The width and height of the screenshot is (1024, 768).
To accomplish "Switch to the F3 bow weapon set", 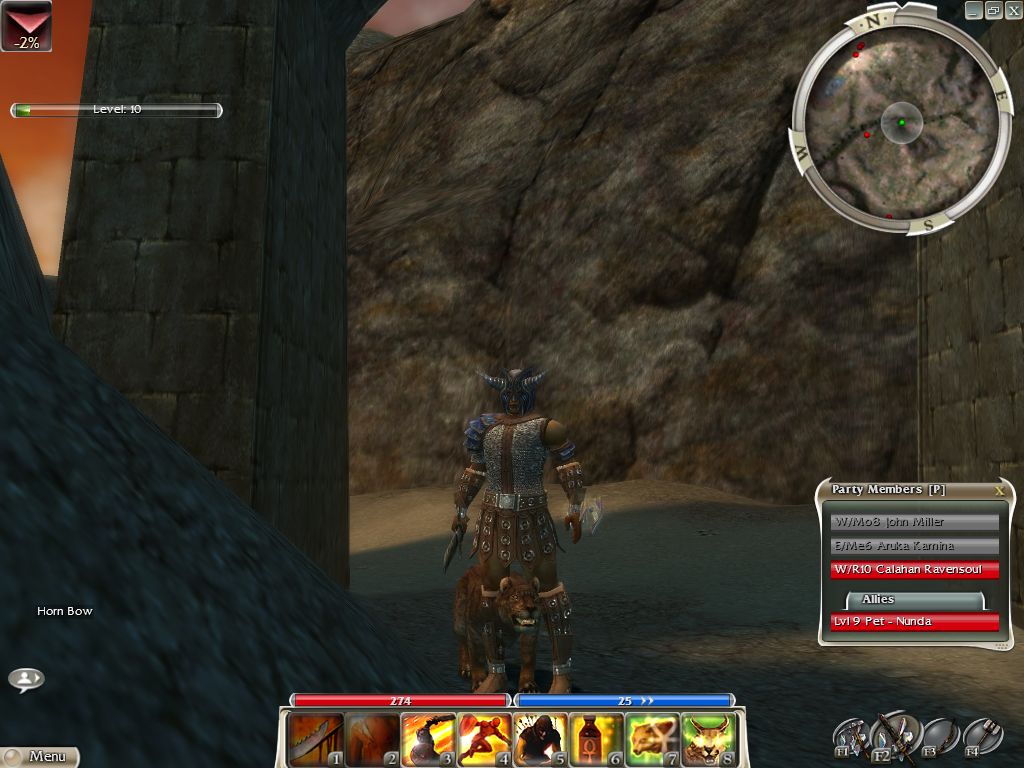I will pyautogui.click(x=940, y=737).
